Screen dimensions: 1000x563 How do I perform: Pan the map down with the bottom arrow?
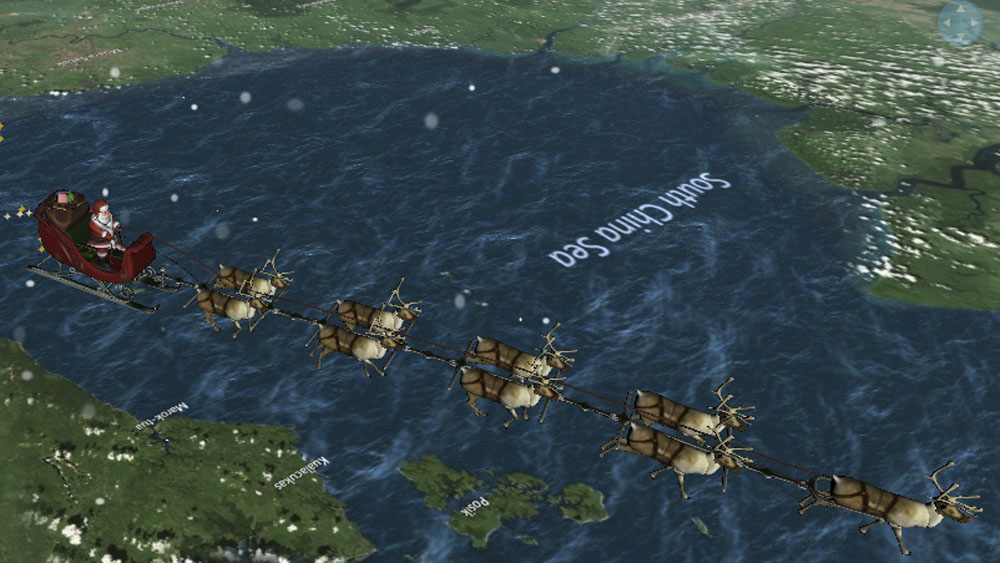pos(960,37)
